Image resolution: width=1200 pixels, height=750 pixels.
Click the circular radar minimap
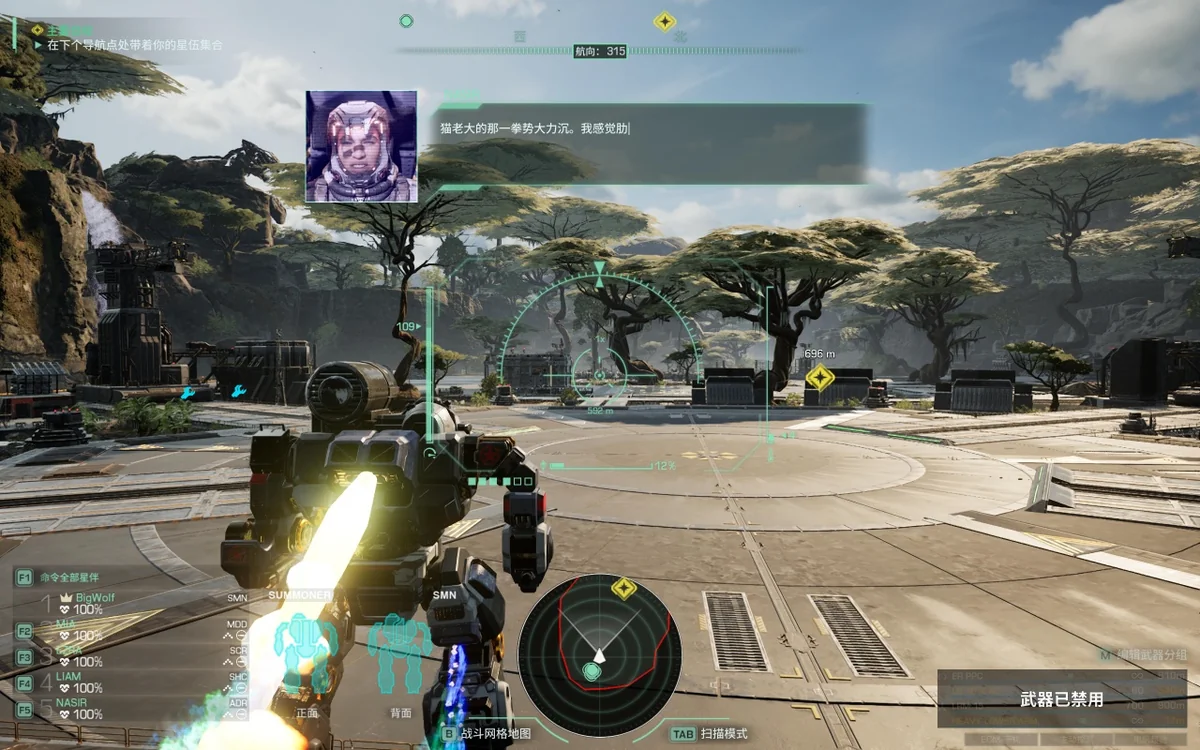click(599, 654)
